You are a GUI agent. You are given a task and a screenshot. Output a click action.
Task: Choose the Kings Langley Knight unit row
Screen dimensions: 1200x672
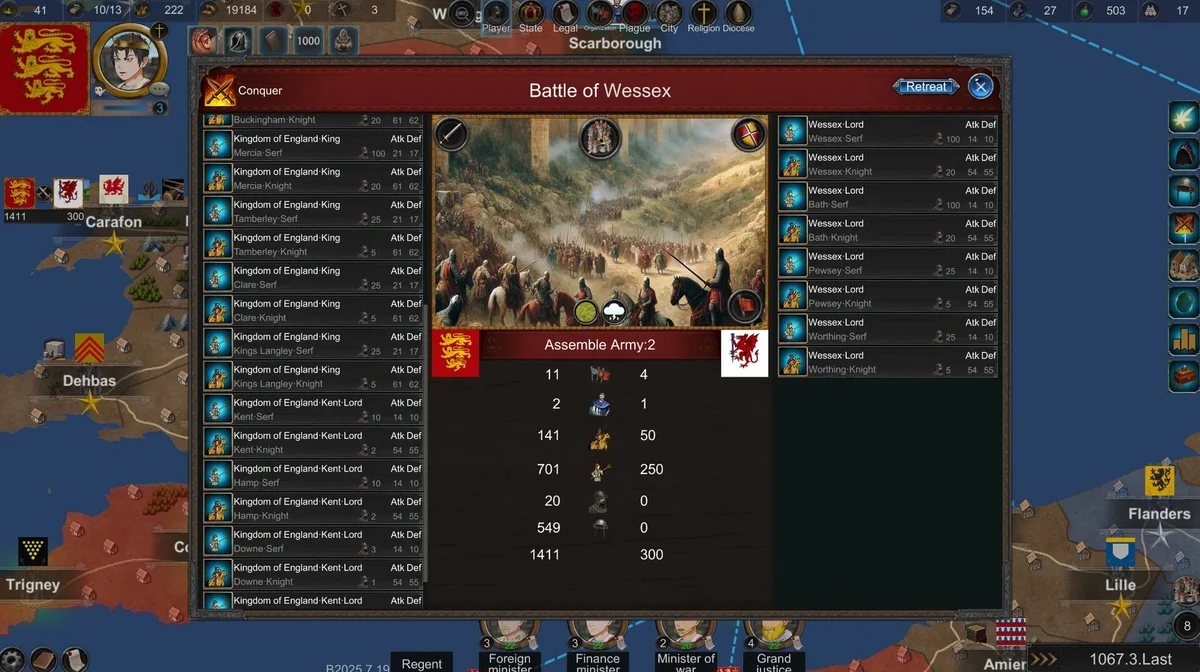coord(312,377)
